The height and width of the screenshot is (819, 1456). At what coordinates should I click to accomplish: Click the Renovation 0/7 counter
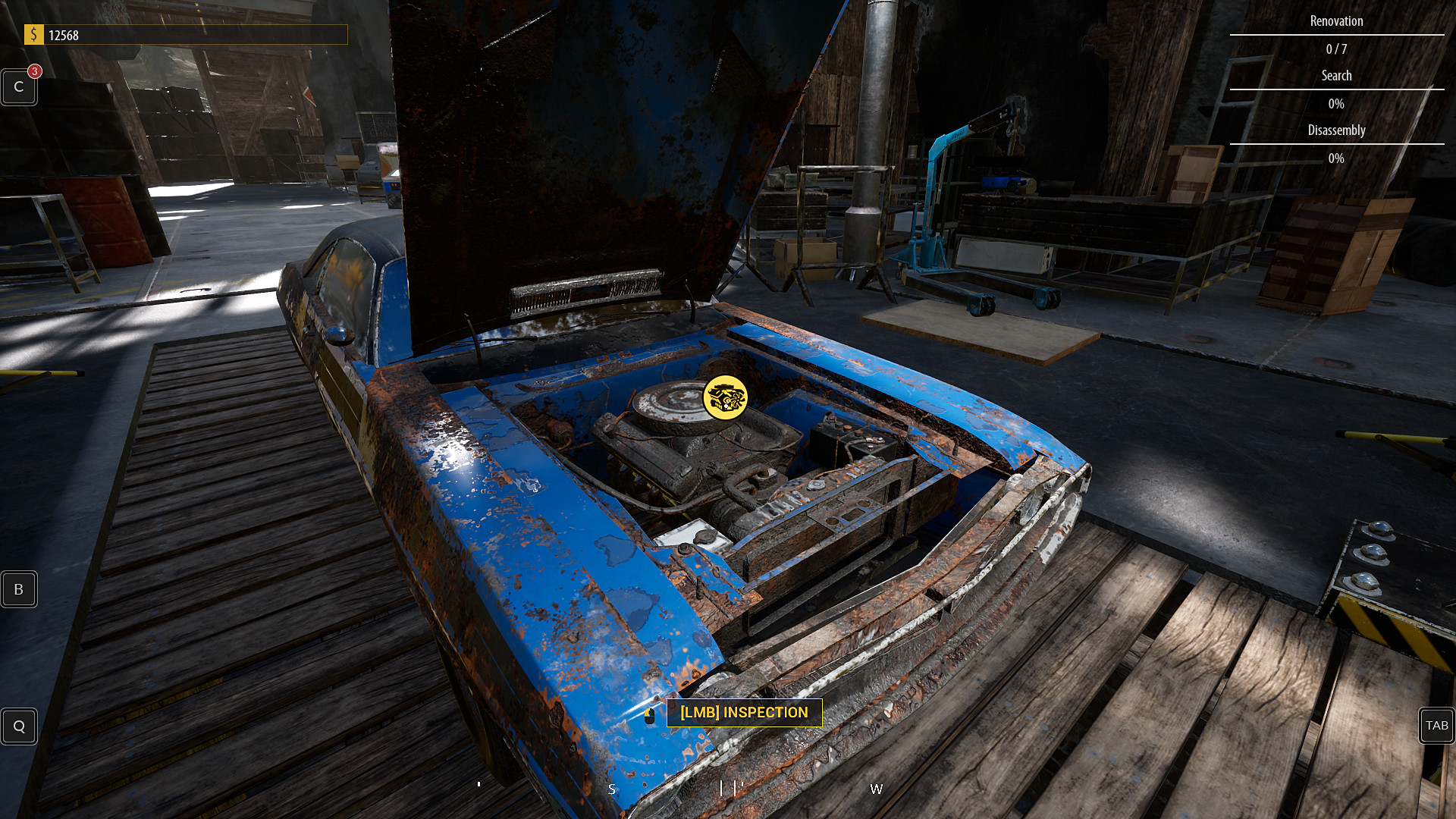tap(1336, 49)
